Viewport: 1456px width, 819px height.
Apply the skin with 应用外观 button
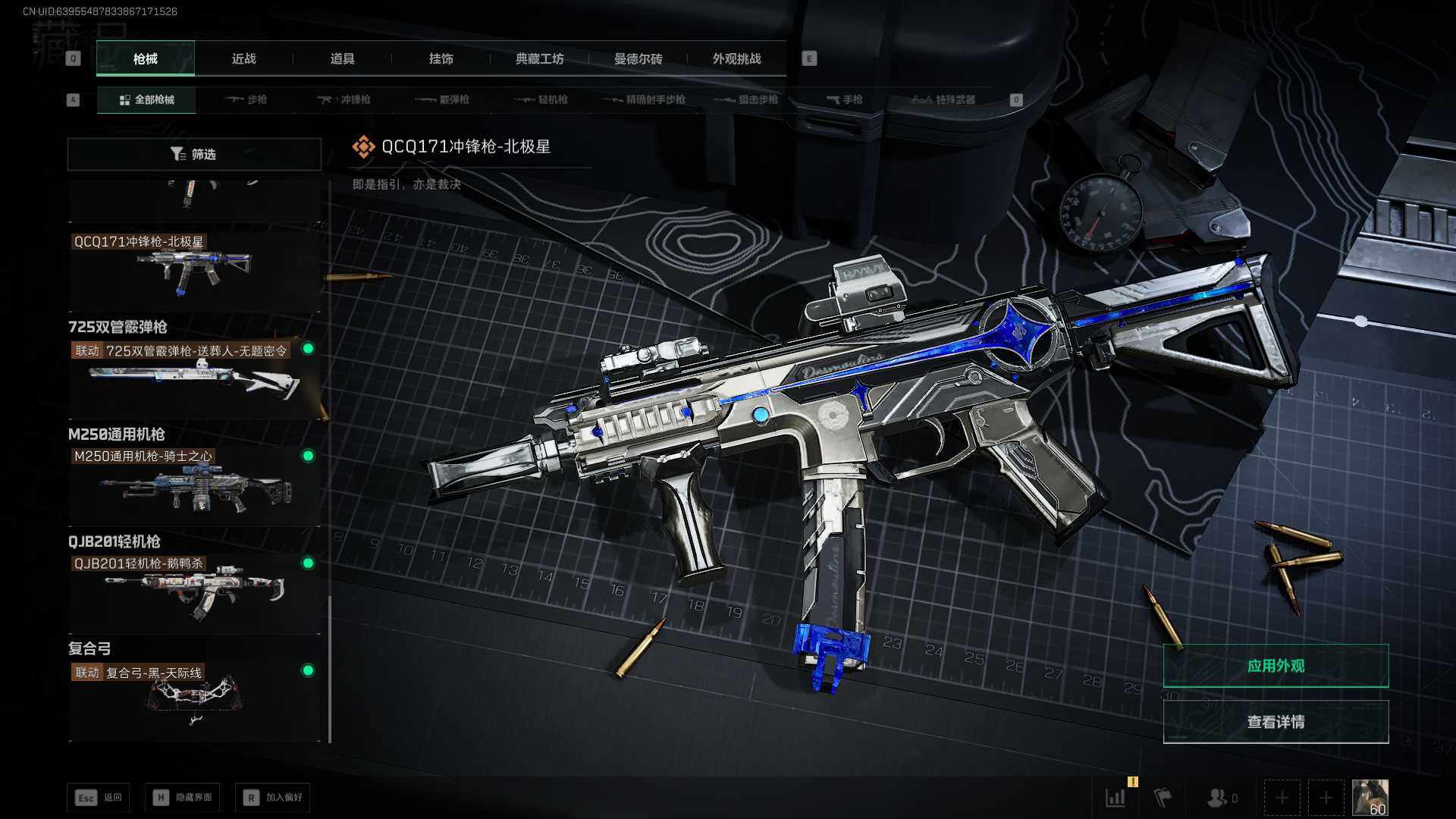point(1276,666)
